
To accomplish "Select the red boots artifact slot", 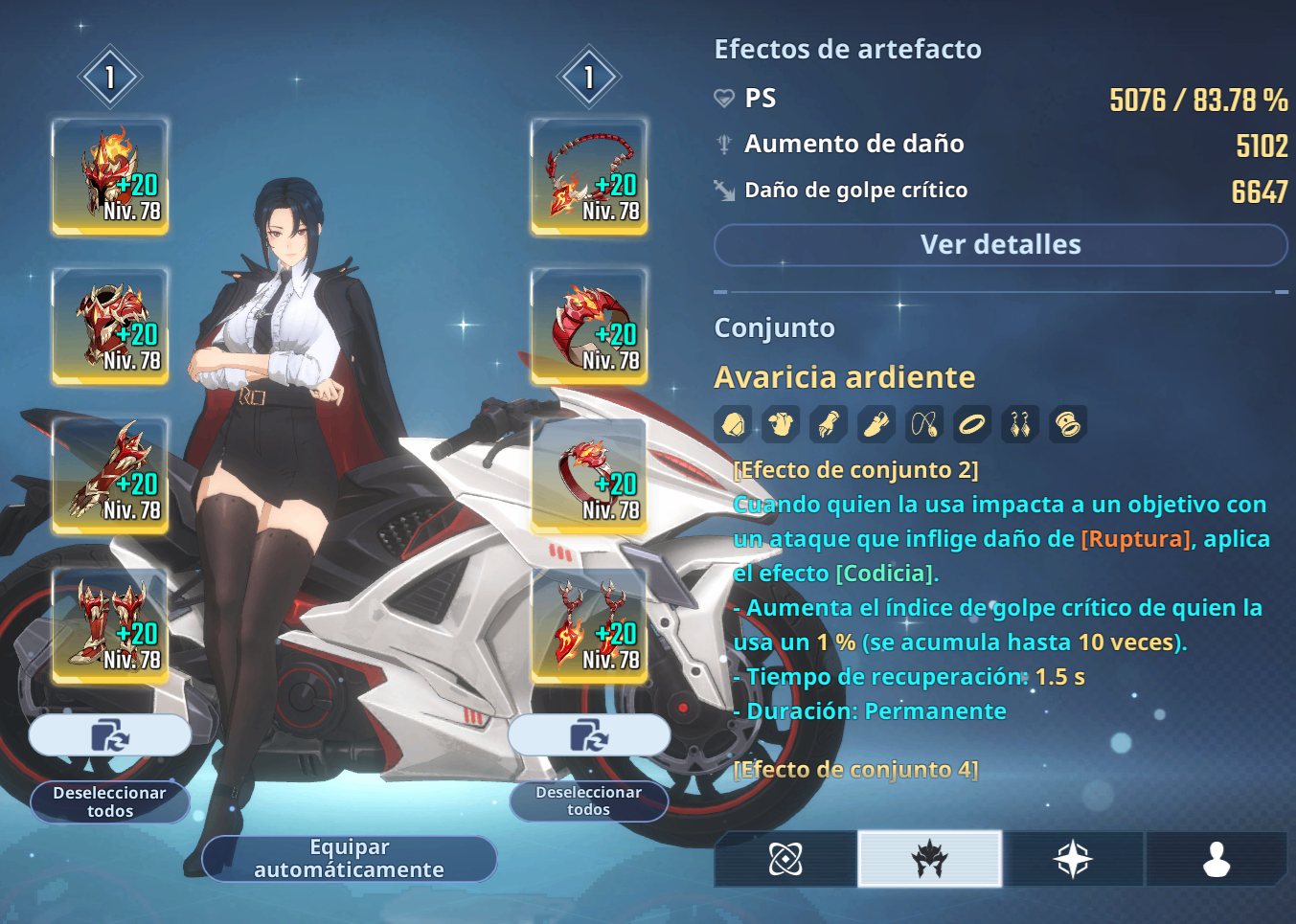I will point(110,625).
